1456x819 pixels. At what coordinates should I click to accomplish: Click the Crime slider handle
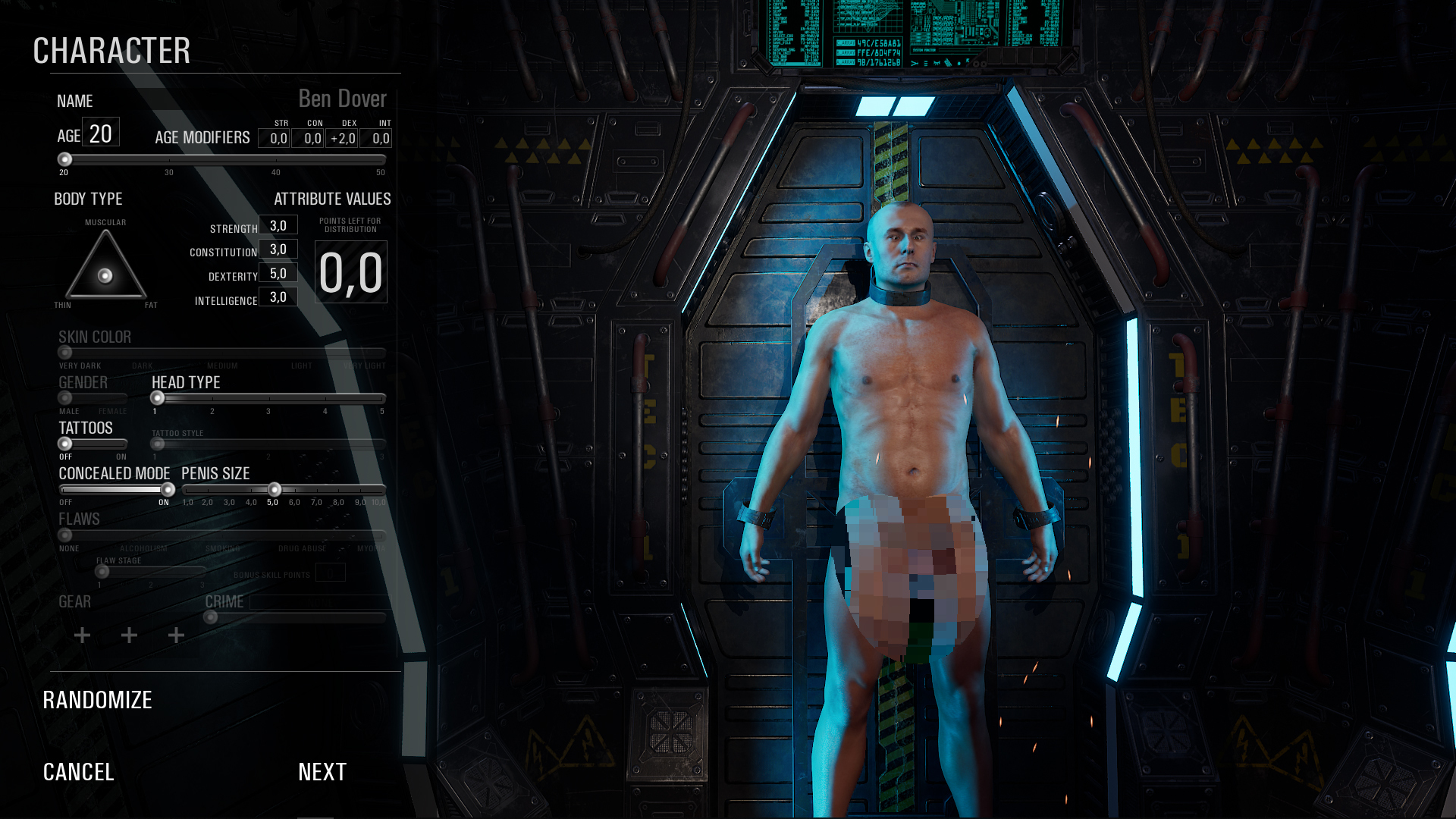pos(211,618)
